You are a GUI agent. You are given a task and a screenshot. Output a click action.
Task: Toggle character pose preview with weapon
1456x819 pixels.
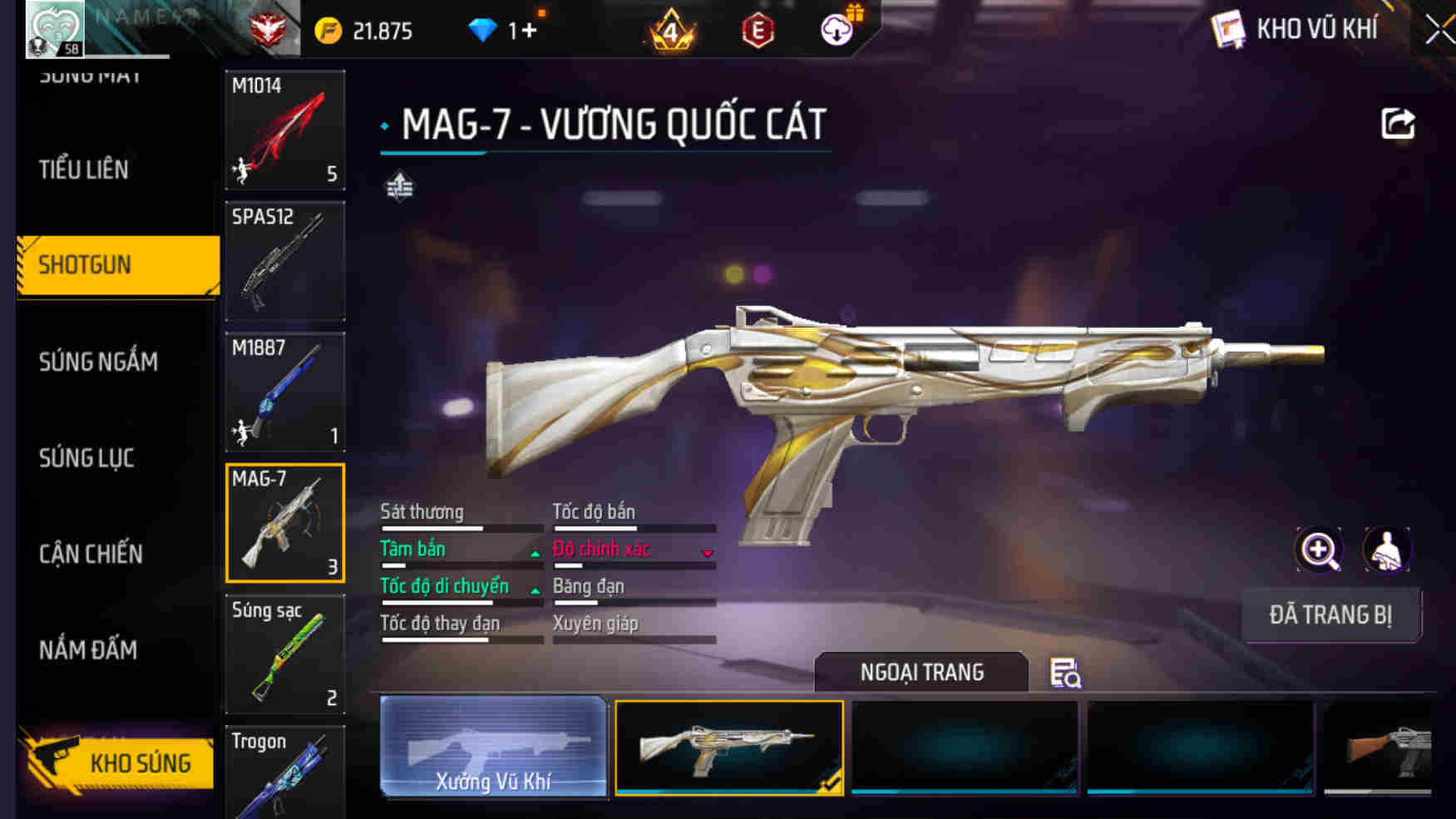1386,550
